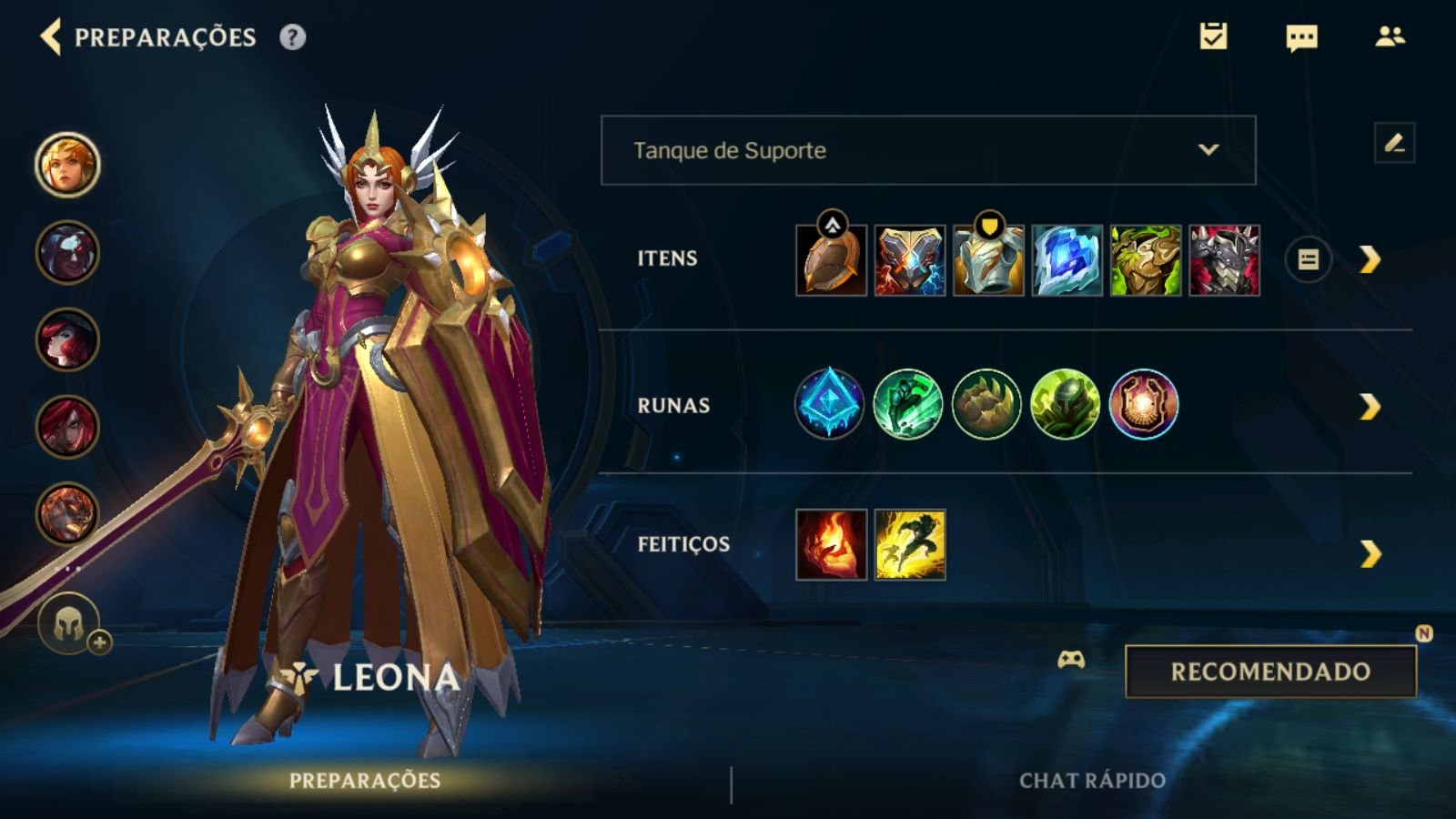Open the friends list icon
Image resolution: width=1456 pixels, height=819 pixels.
point(1390,36)
